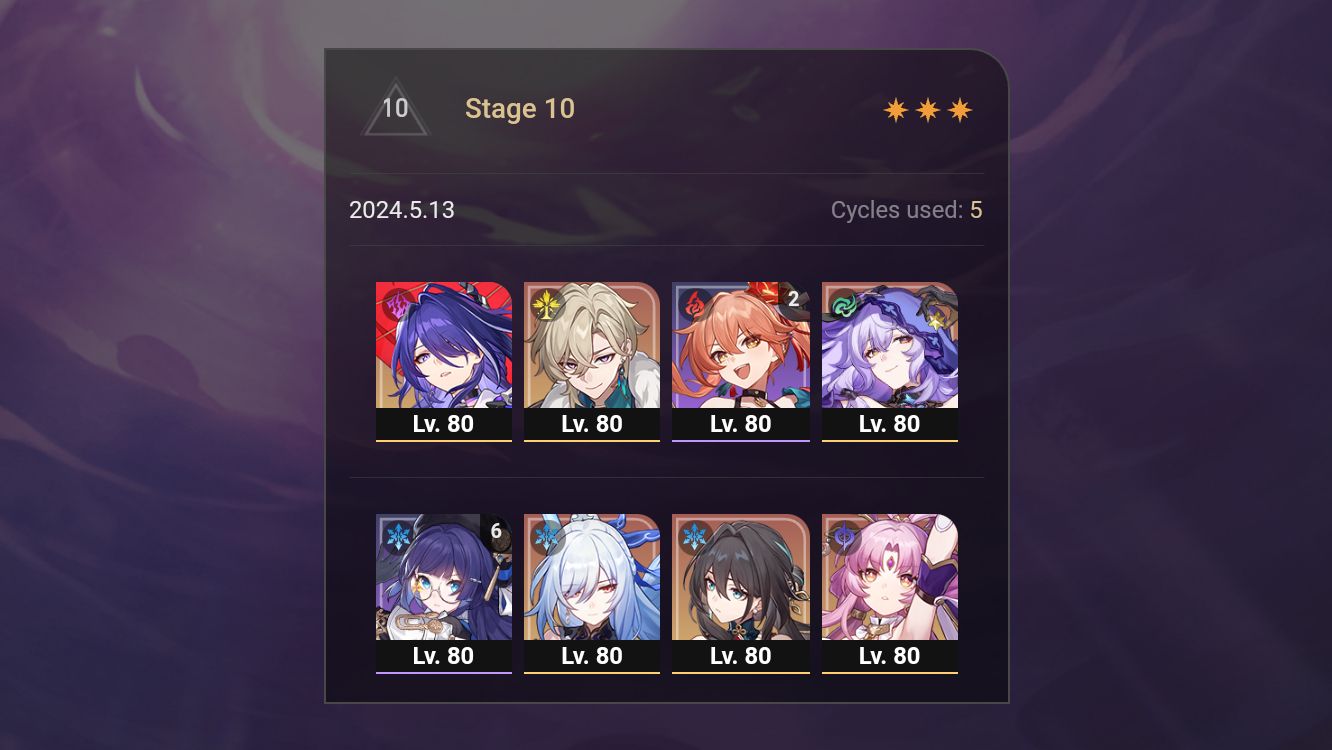Click the 2024.5.13 date text

402,210
